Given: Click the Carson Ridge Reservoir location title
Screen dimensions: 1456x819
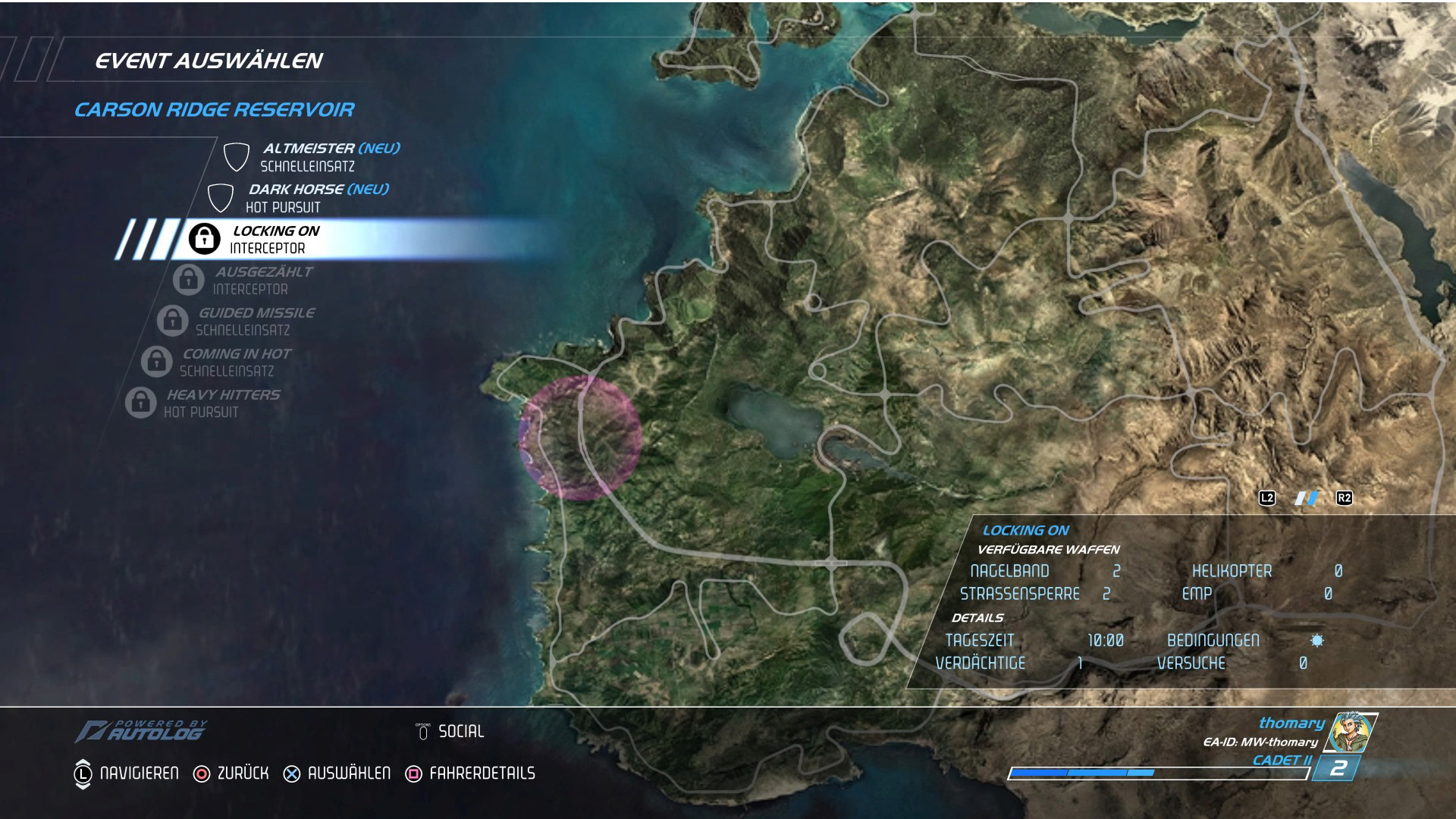Looking at the screenshot, I should pos(214,110).
